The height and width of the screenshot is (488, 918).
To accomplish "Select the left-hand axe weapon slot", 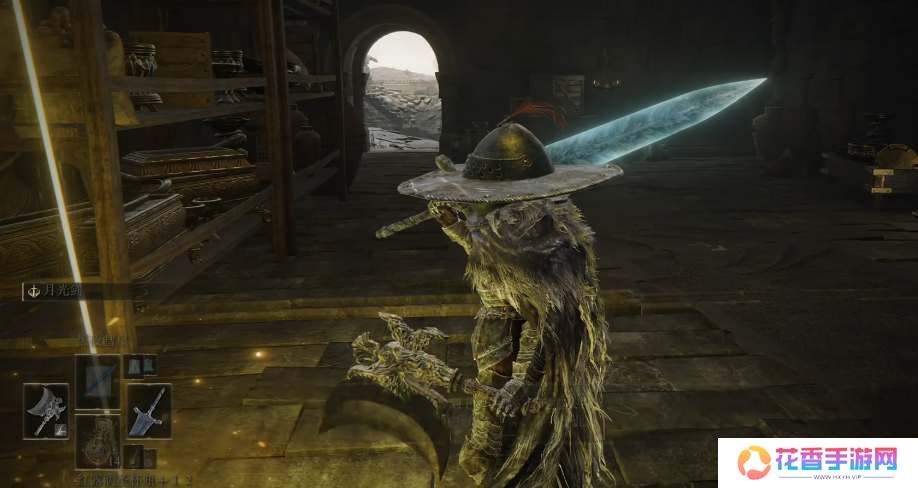I will [x=46, y=410].
